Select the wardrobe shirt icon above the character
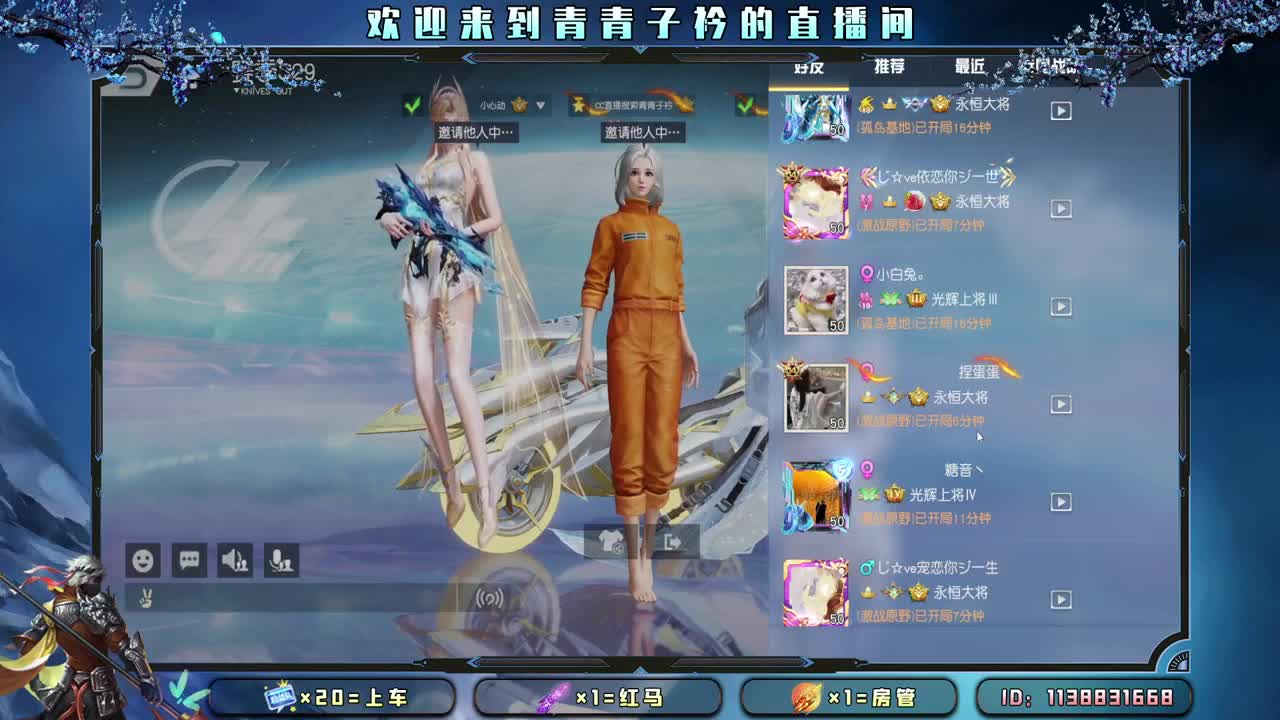 610,540
